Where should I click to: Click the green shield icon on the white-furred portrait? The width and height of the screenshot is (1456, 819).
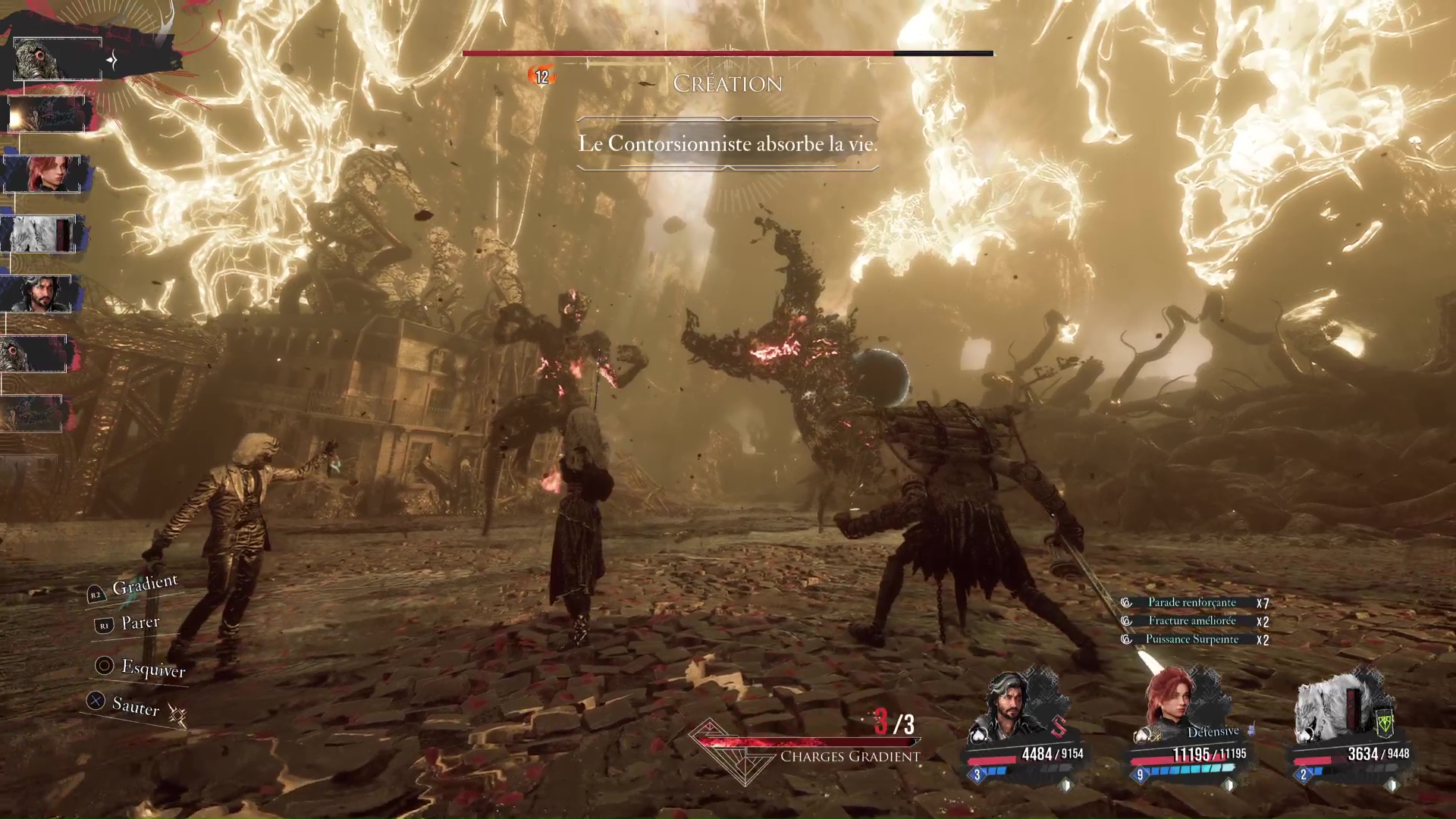tap(1385, 723)
